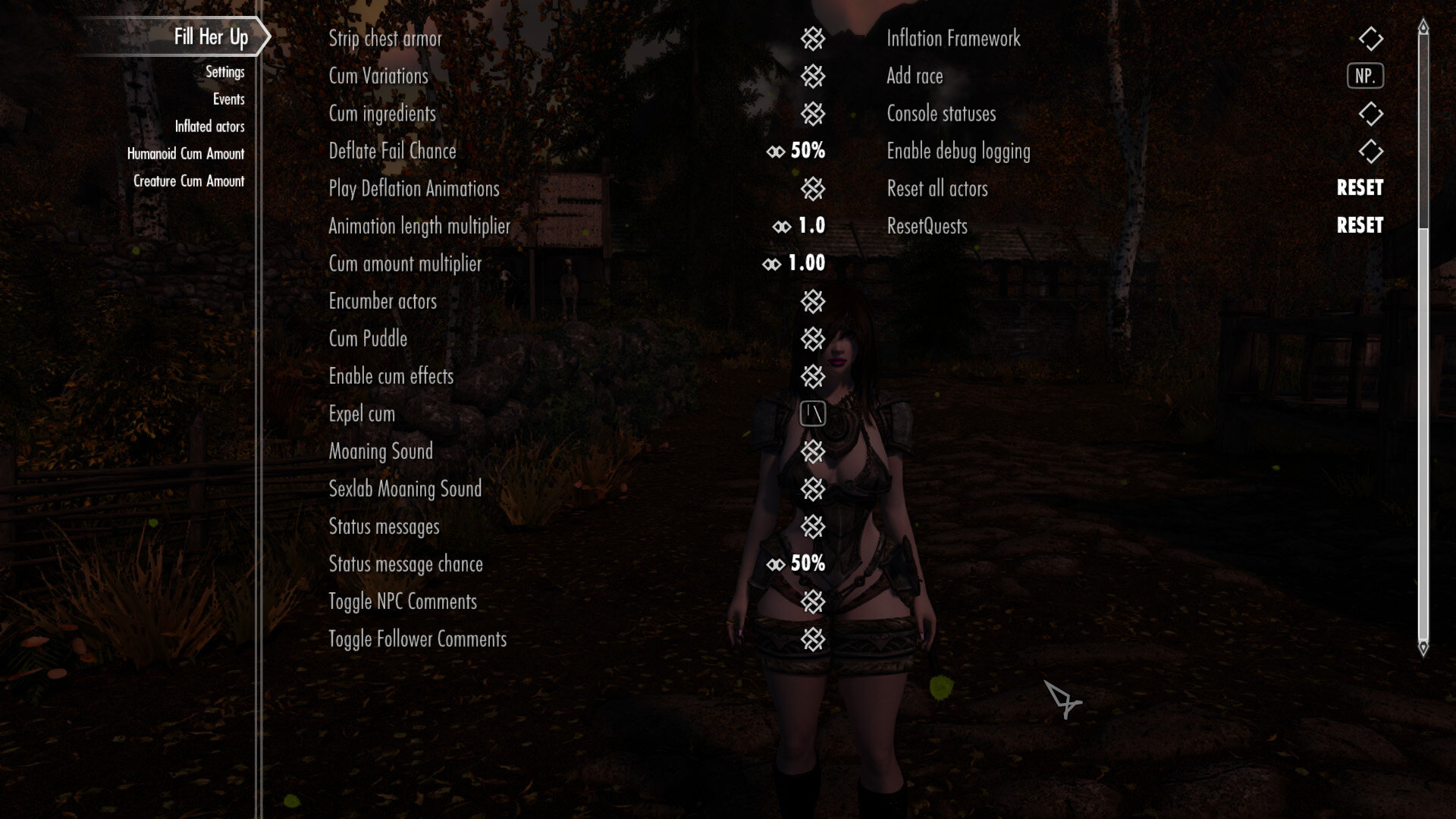Toggle Sexlab Moaning Sound
Image resolution: width=1456 pixels, height=819 pixels.
click(x=814, y=489)
